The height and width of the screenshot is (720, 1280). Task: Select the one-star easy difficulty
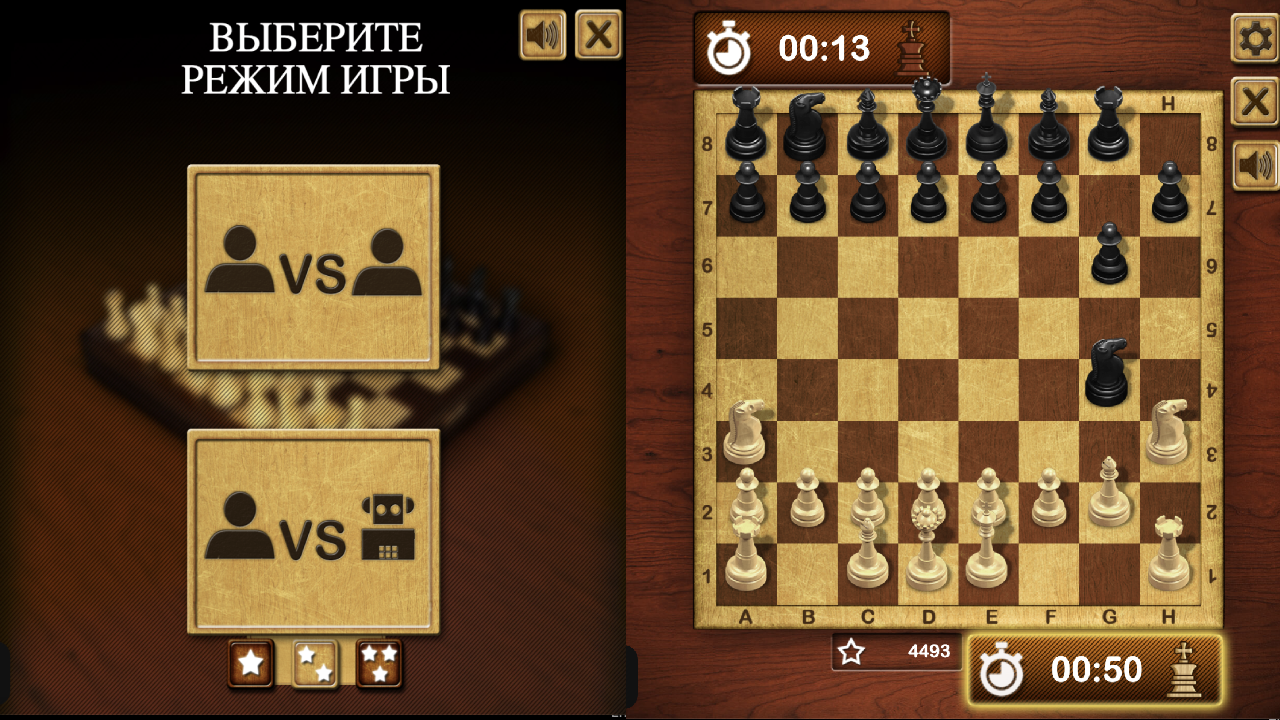coord(251,663)
